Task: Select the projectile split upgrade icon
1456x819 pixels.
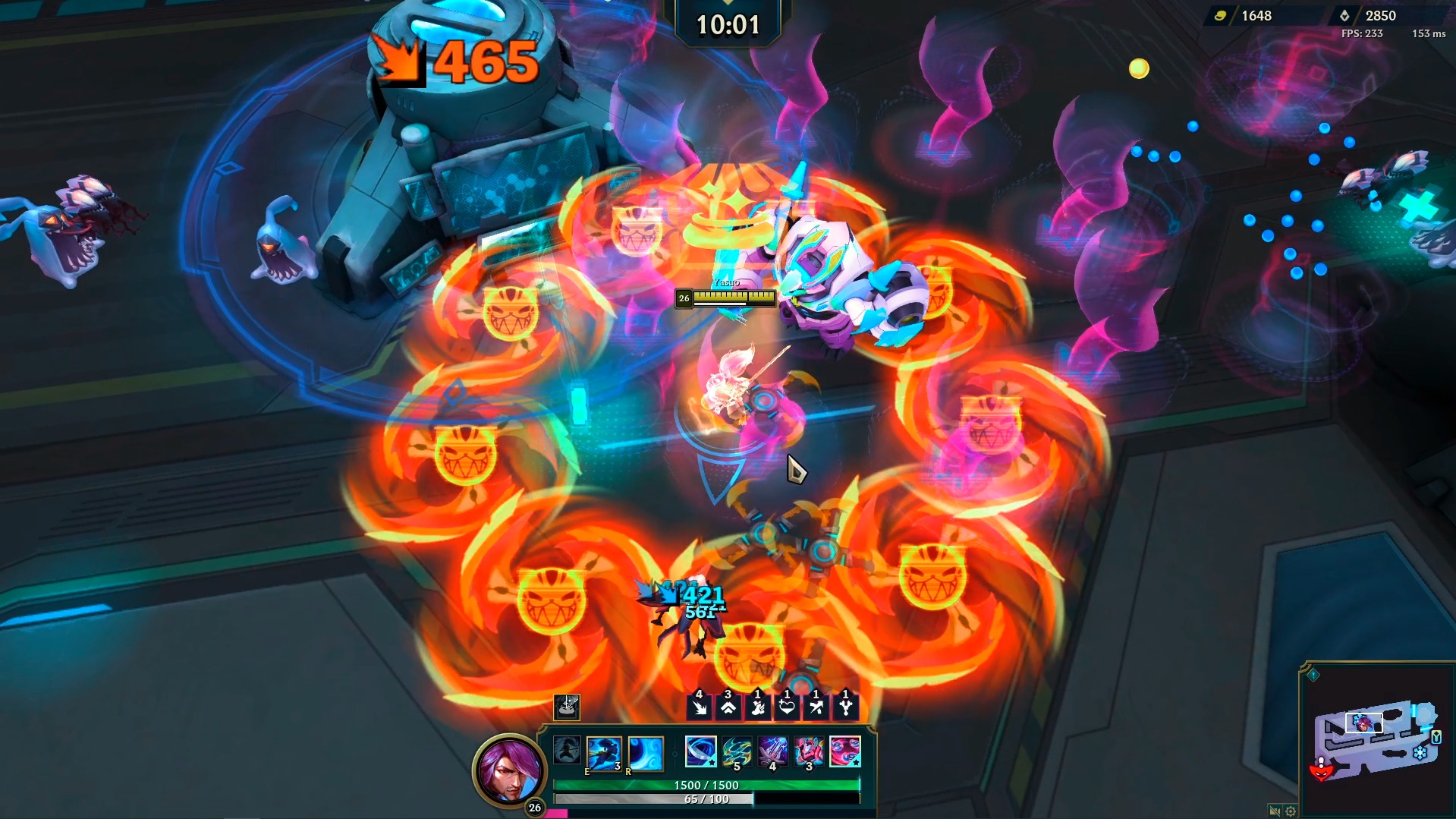Action: click(x=844, y=707)
